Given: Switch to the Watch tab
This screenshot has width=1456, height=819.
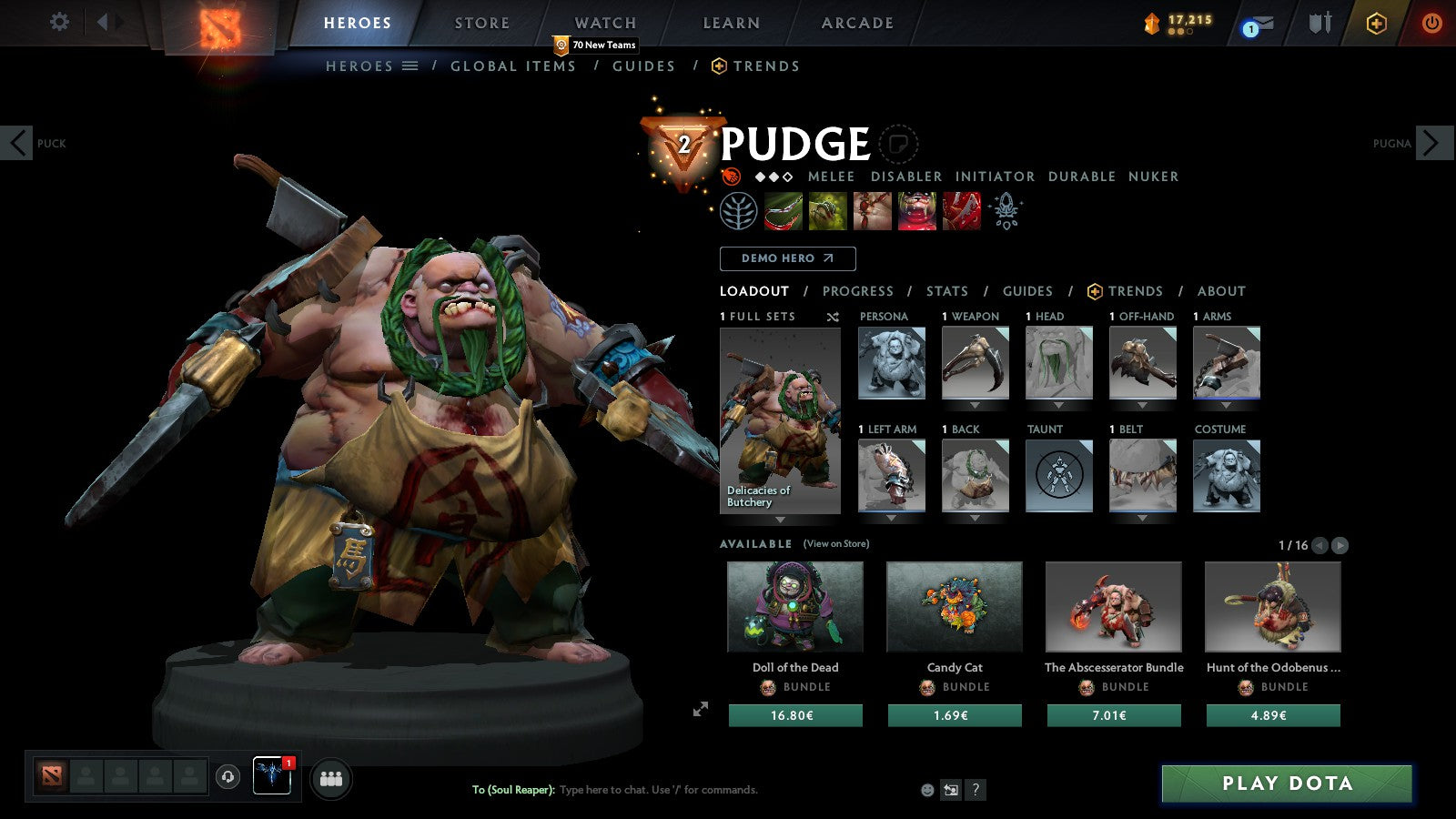Looking at the screenshot, I should pos(605,24).
